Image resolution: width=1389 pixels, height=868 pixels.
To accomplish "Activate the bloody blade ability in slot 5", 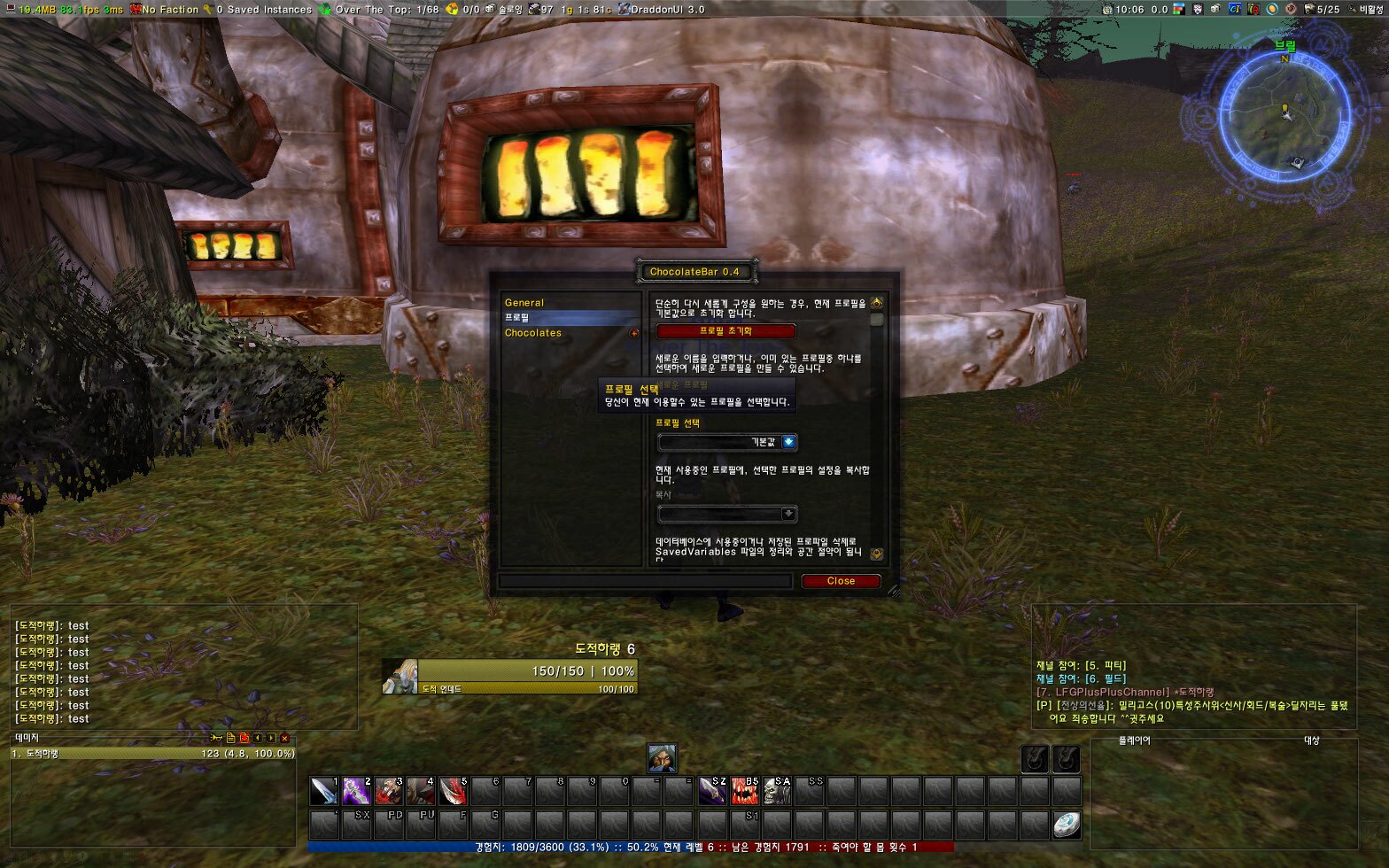I will pyautogui.click(x=453, y=791).
